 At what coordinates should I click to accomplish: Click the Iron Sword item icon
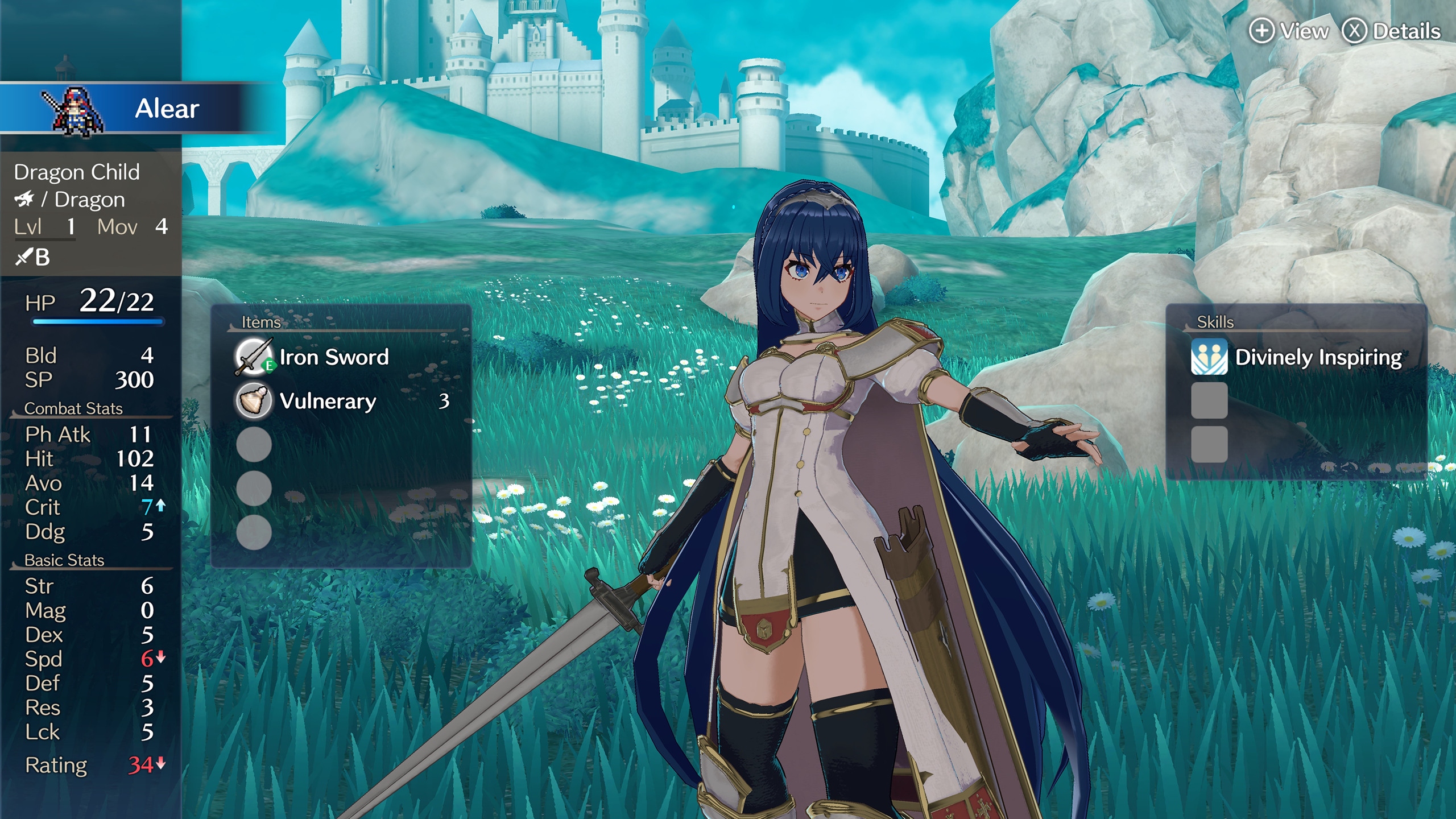254,357
